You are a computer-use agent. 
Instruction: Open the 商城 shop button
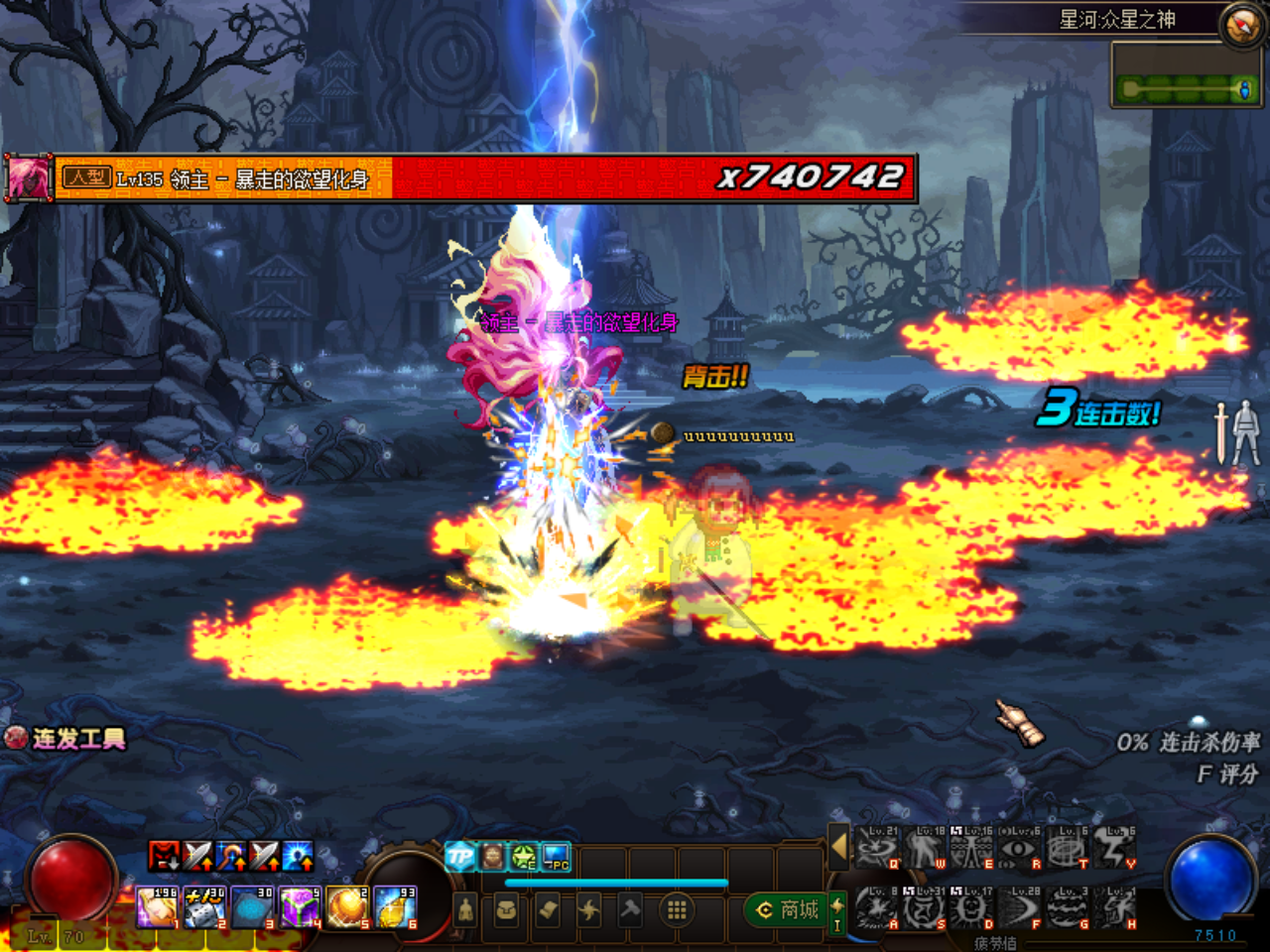pyautogui.click(x=789, y=909)
